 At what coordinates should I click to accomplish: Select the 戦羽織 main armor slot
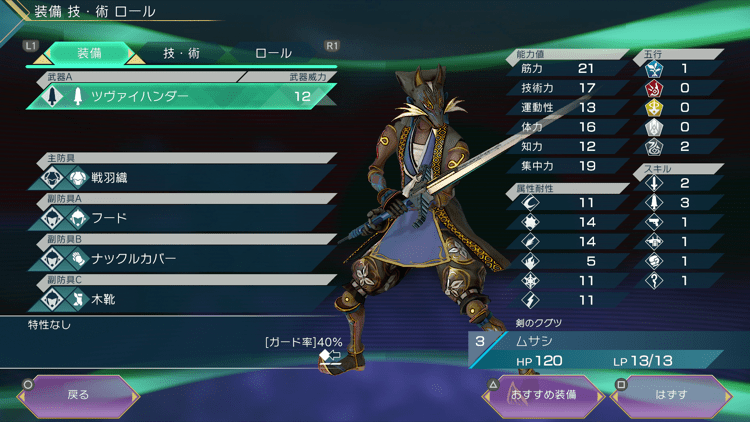pyautogui.click(x=180, y=177)
